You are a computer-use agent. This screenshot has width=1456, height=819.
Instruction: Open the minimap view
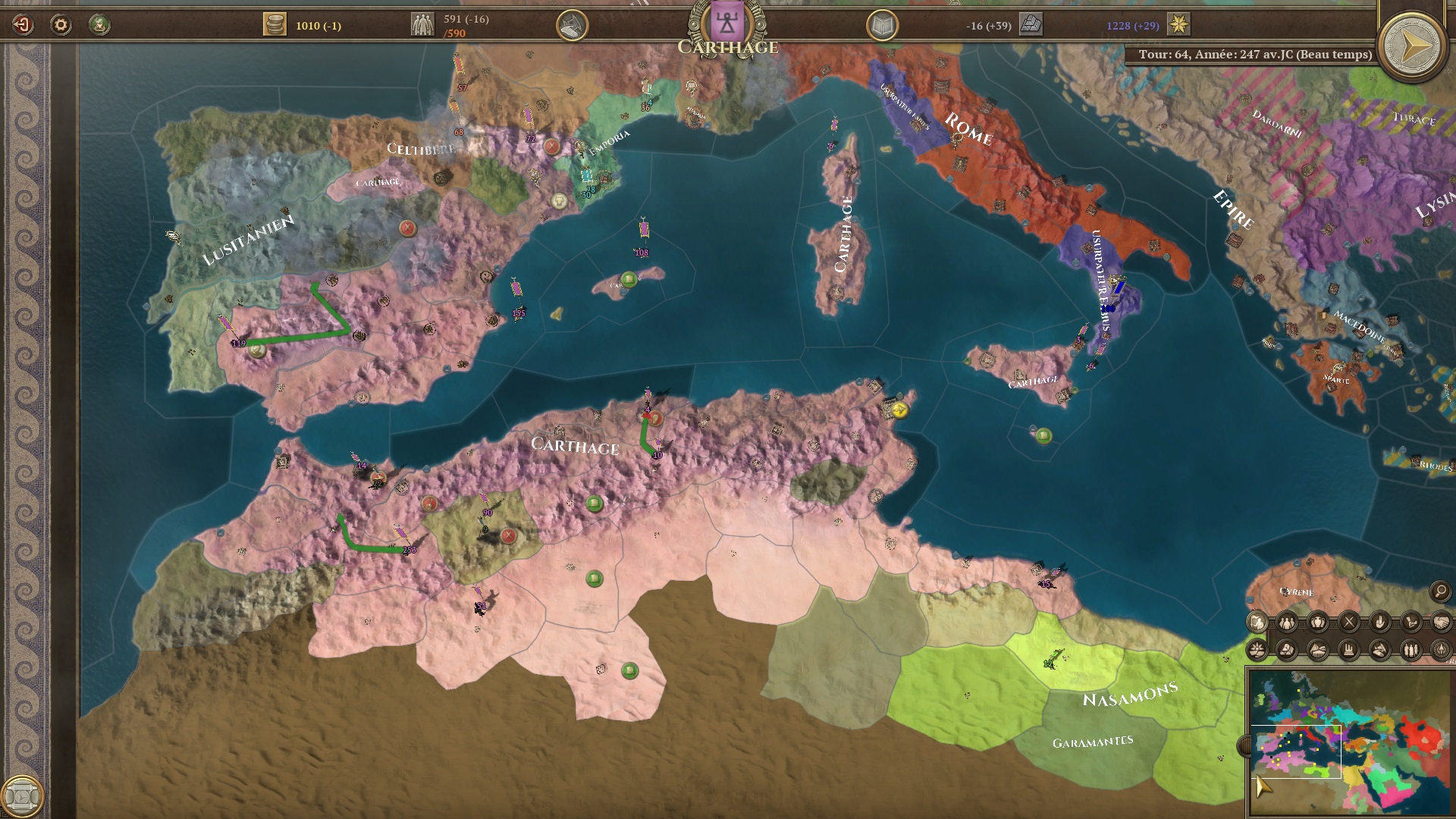click(x=1350, y=739)
